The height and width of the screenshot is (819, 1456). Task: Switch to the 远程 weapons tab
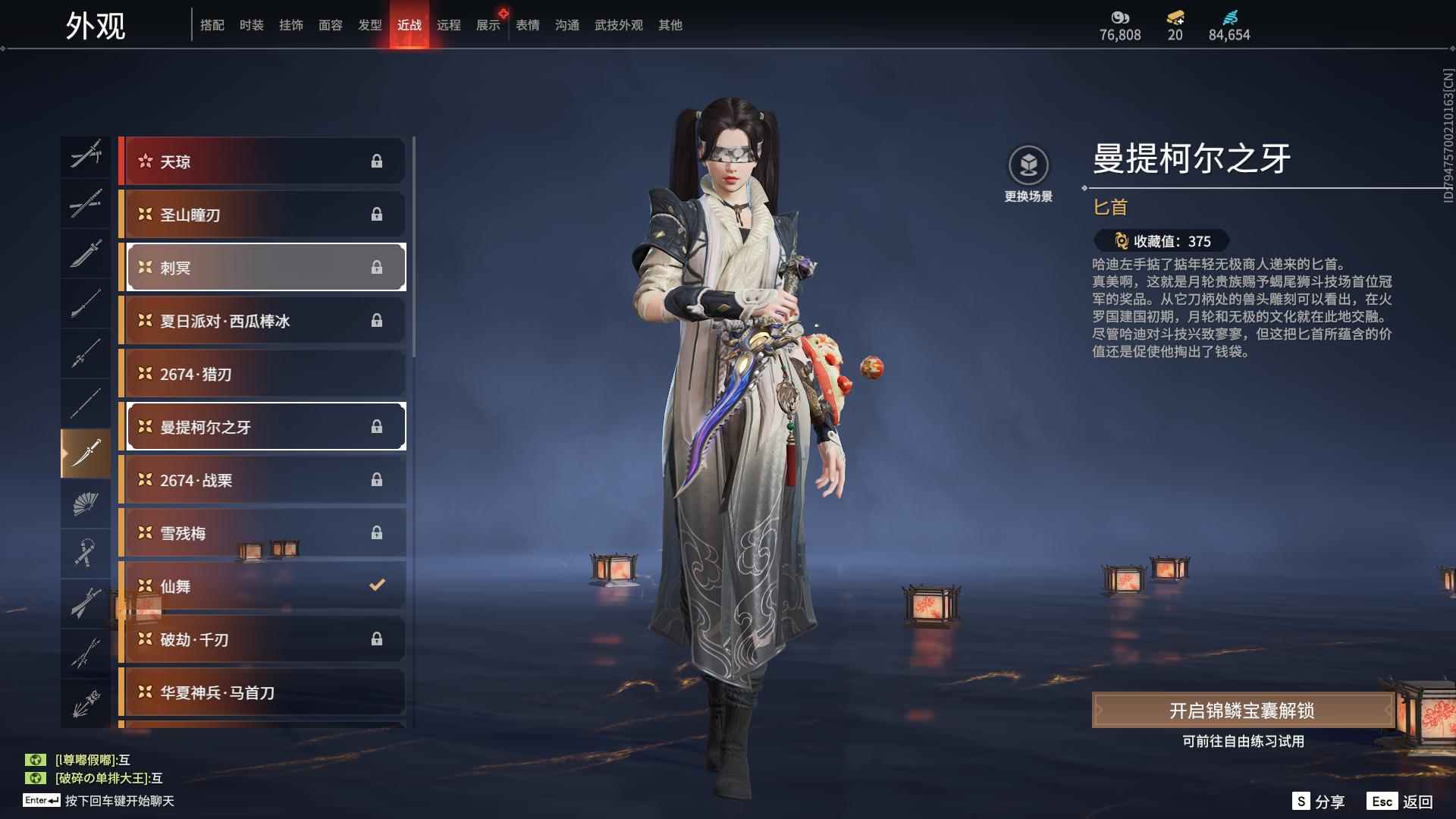click(448, 25)
